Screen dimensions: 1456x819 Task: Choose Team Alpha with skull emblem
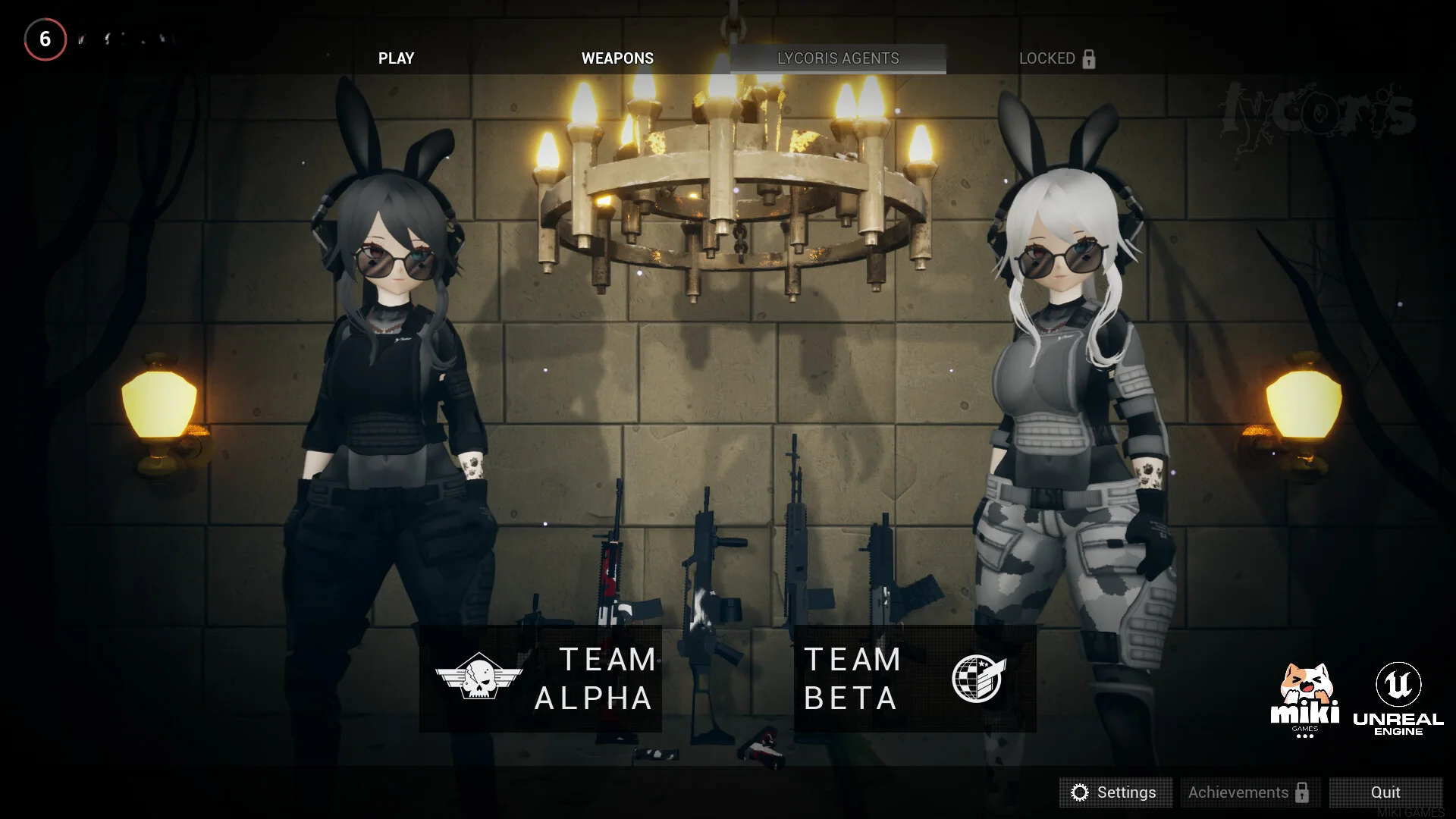coord(541,679)
